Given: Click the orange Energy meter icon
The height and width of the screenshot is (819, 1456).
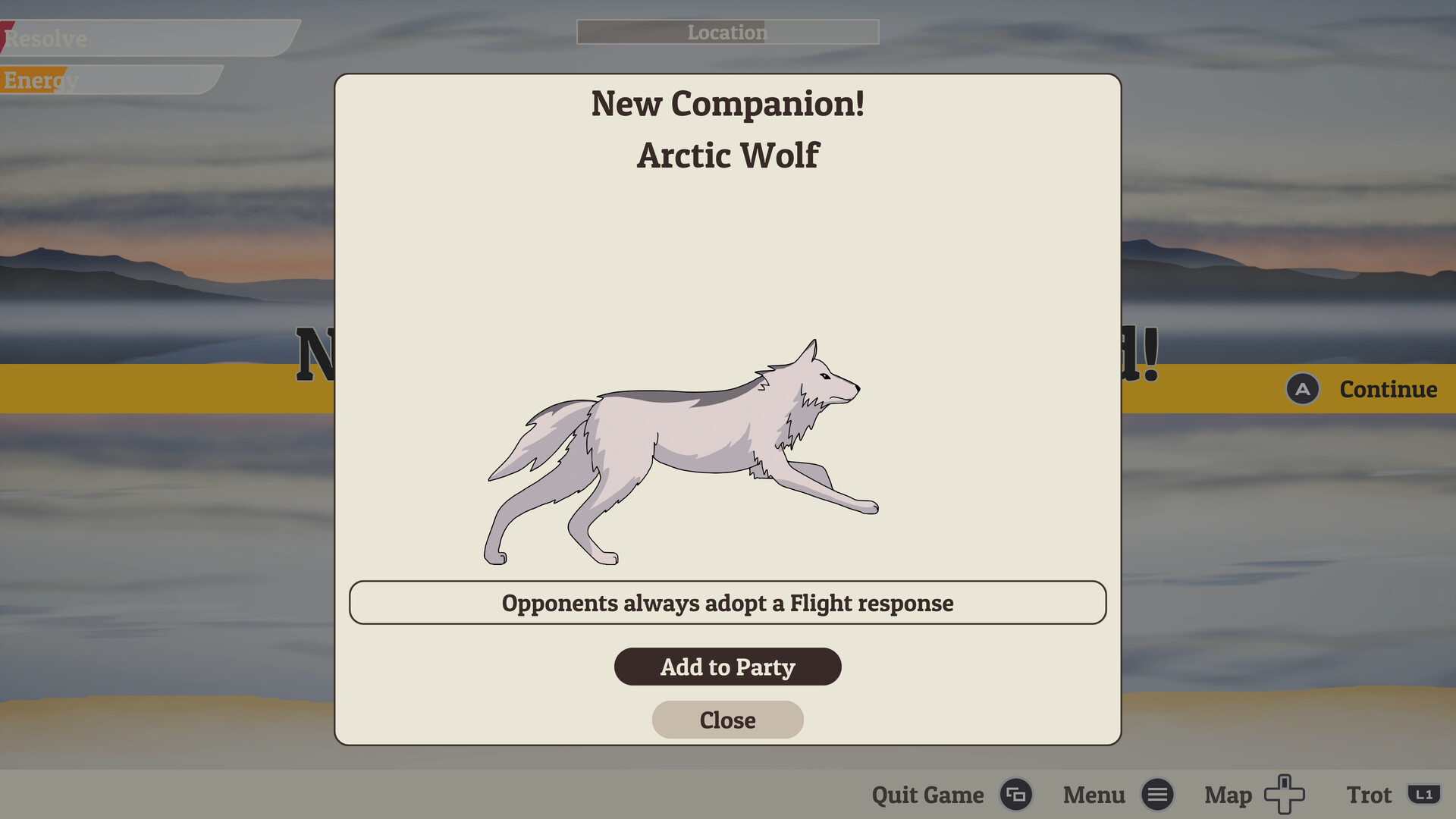Looking at the screenshot, I should [34, 78].
